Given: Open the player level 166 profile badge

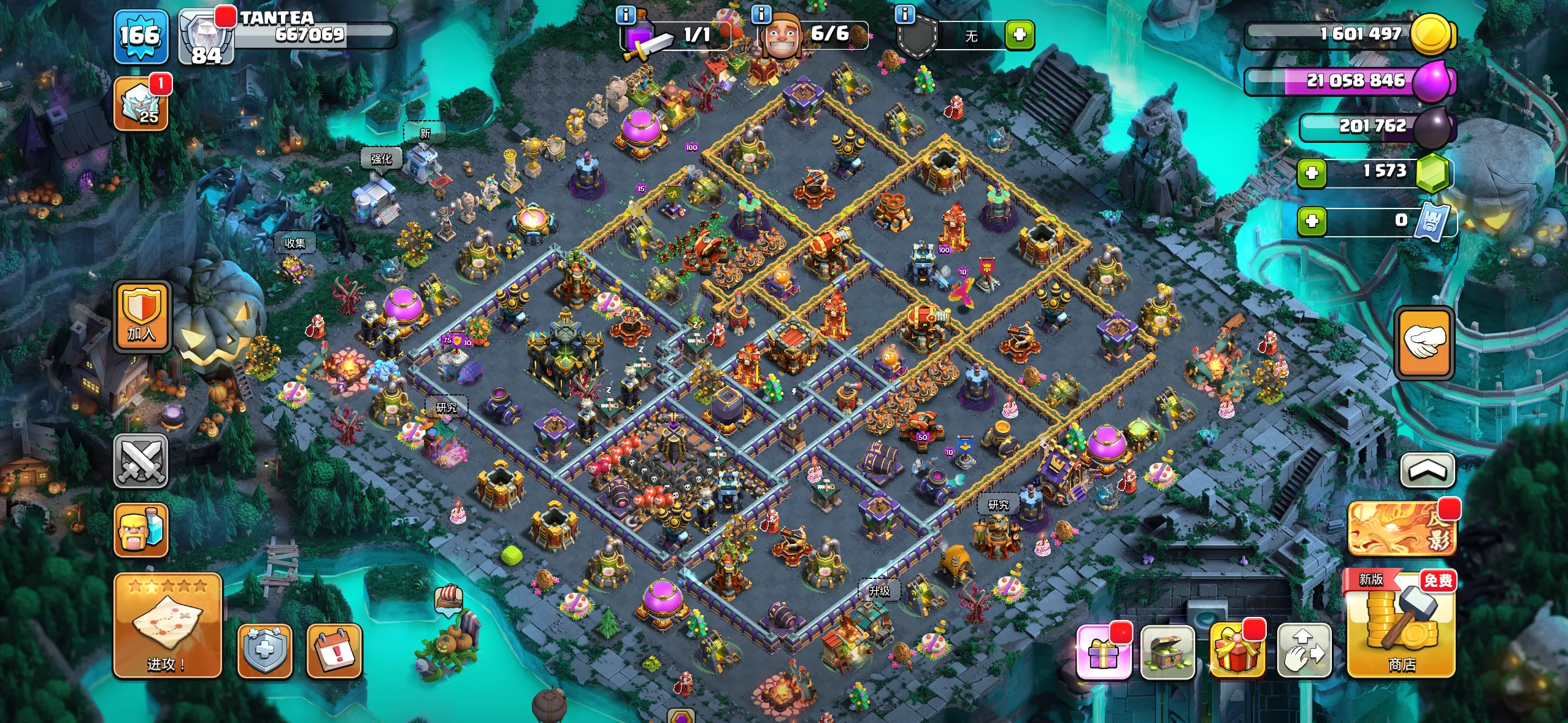Looking at the screenshot, I should (x=140, y=37).
